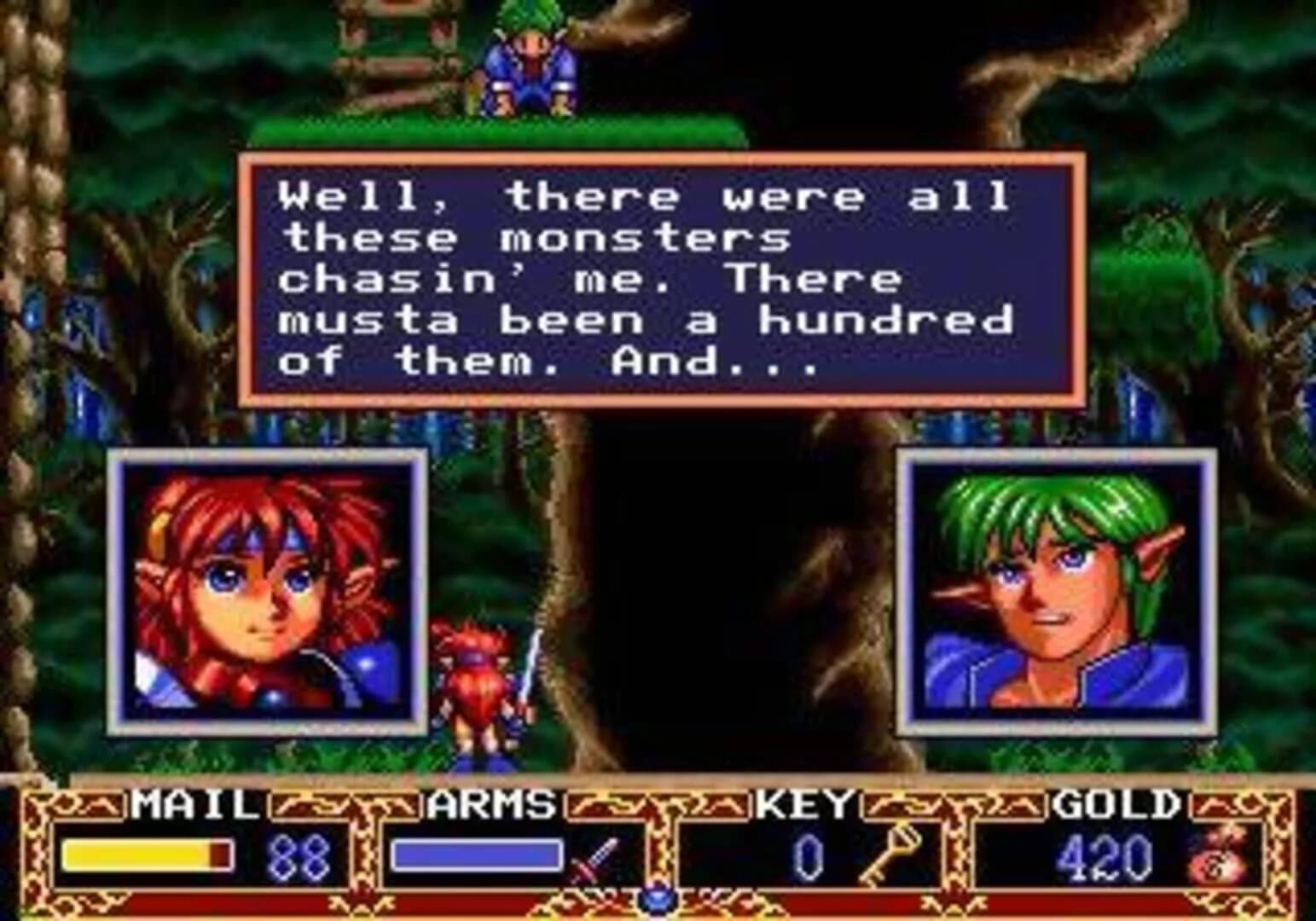Click the ARMS heading on the HUD
The height and width of the screenshot is (921, 1316).
click(490, 804)
